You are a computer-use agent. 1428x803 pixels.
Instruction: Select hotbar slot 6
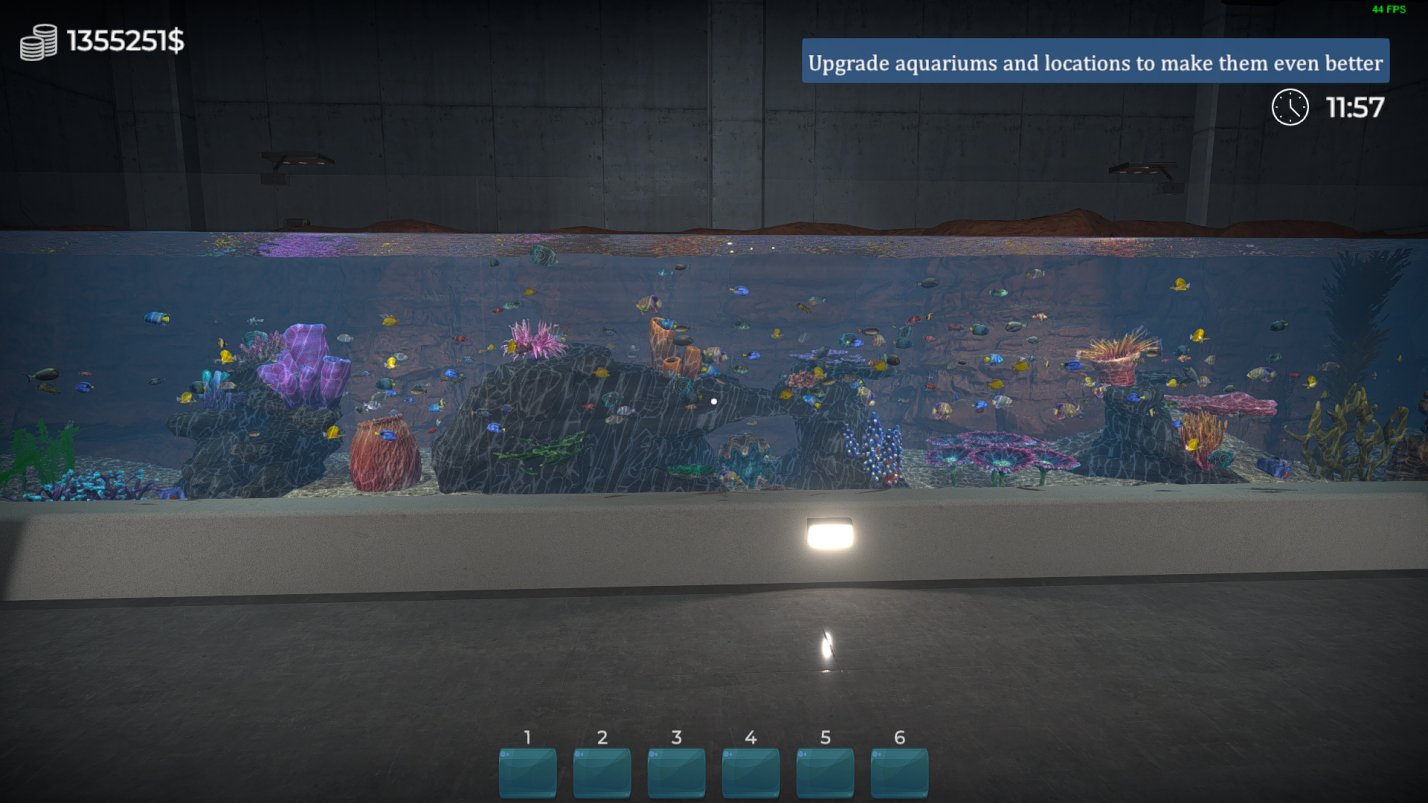pos(899,771)
